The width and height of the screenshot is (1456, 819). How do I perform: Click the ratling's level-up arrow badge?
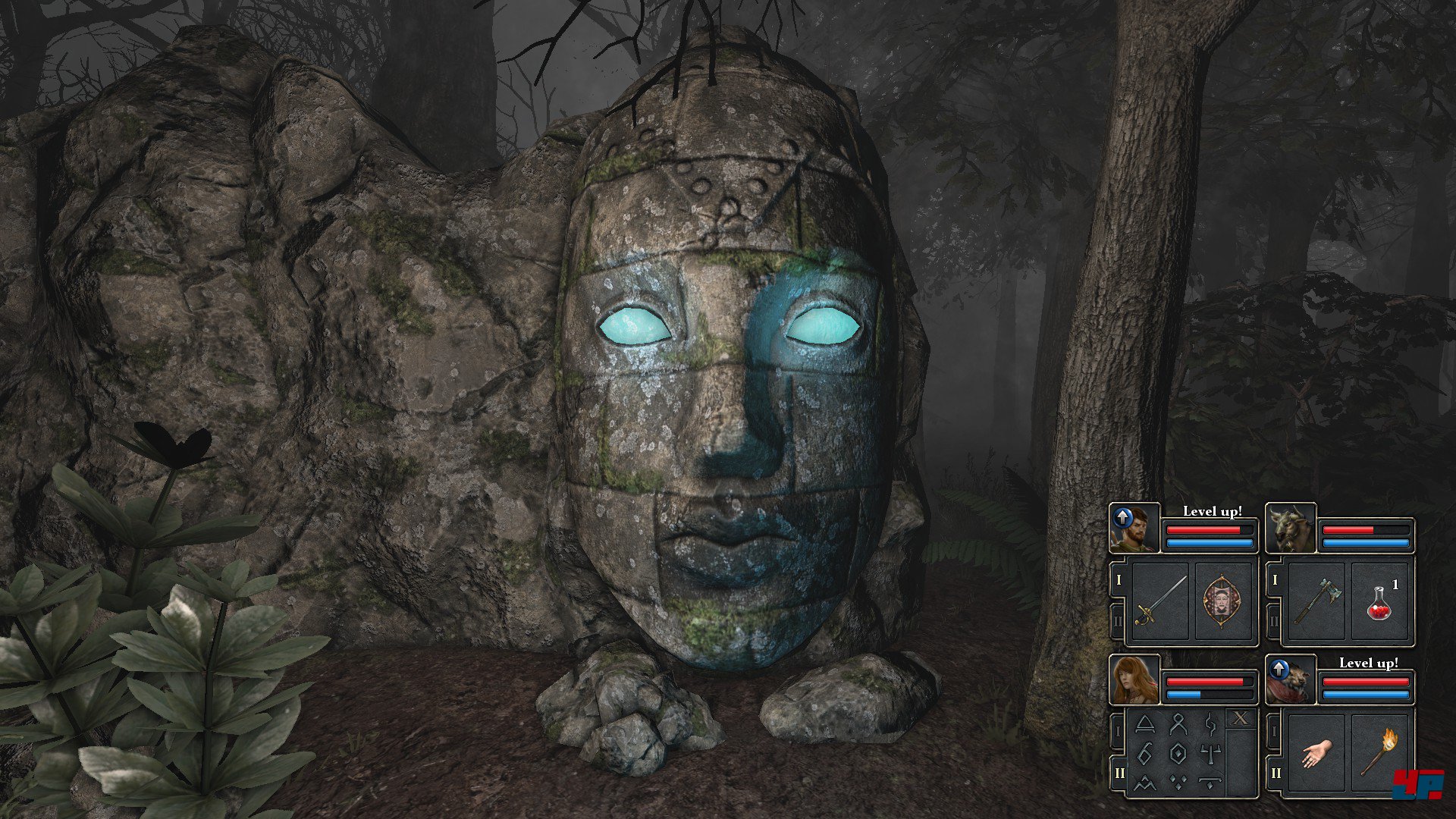coord(1279,669)
